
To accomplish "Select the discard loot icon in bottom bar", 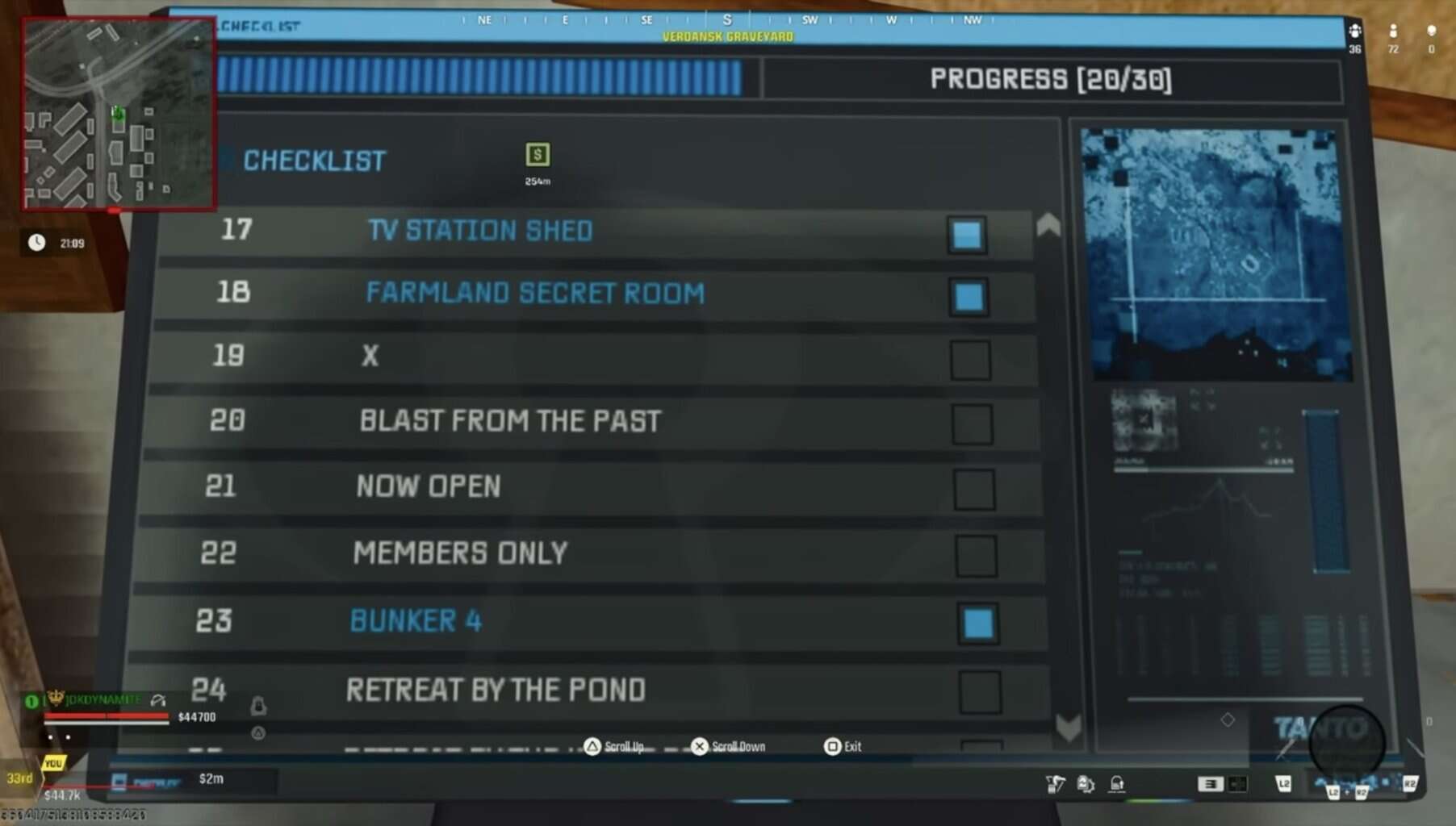I will (1056, 782).
